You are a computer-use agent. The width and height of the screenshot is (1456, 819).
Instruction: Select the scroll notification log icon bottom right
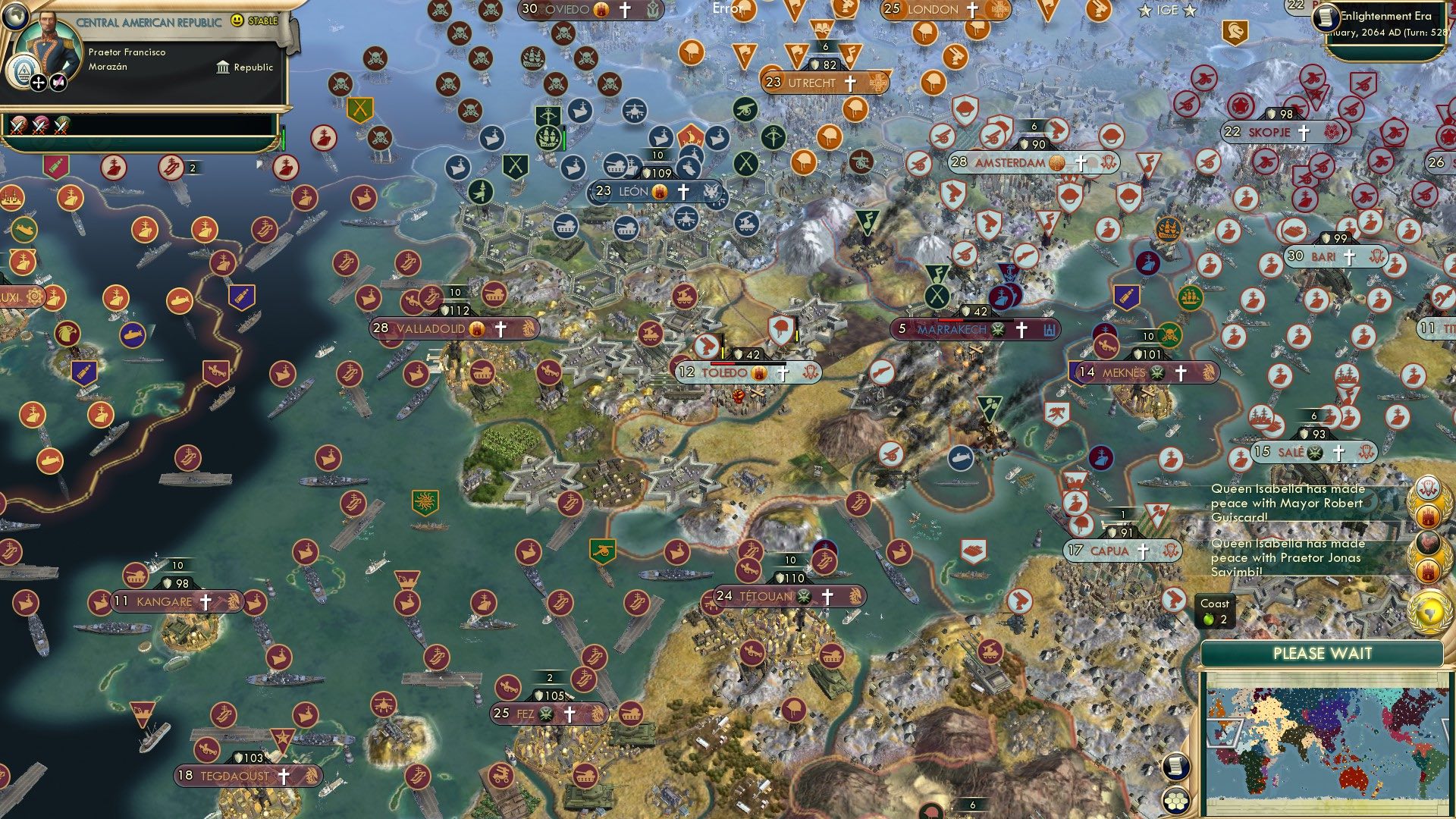click(1176, 767)
